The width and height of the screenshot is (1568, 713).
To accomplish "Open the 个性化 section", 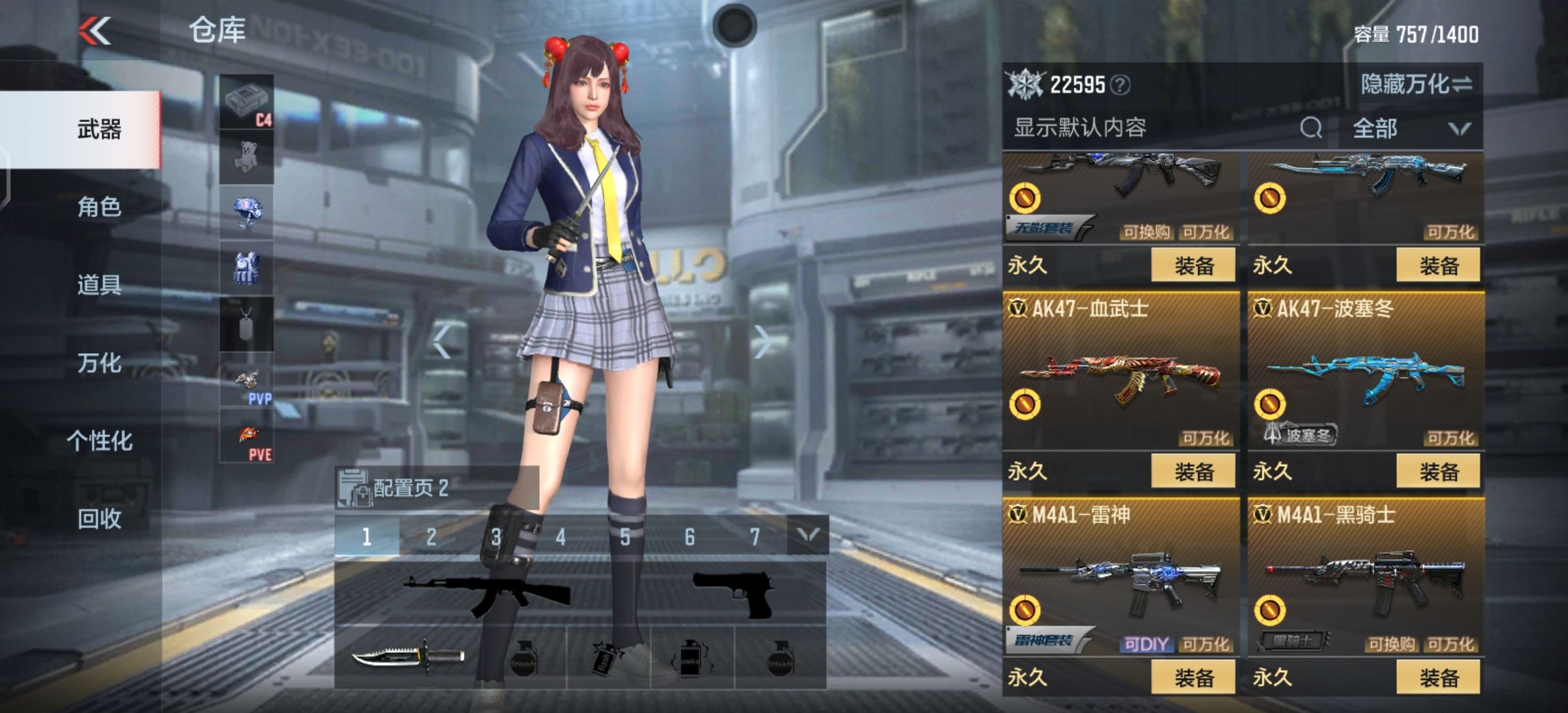I will tap(99, 441).
